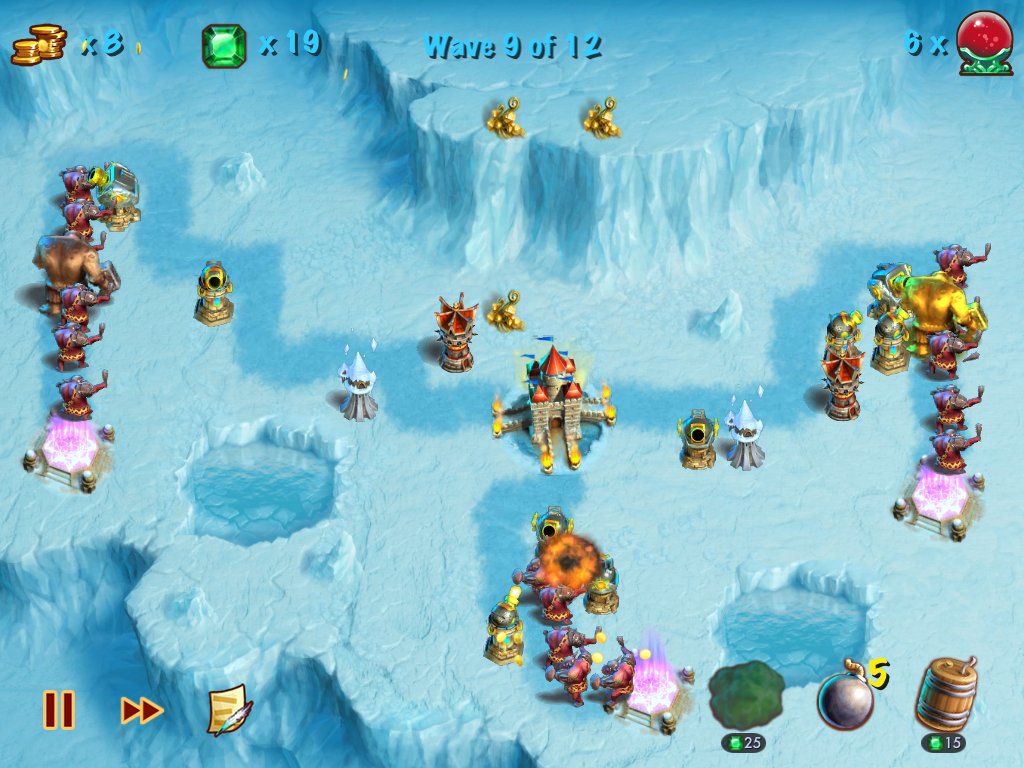Choose the powder barrel item costing 15 gems
This screenshot has width=1024, height=768.
945,696
